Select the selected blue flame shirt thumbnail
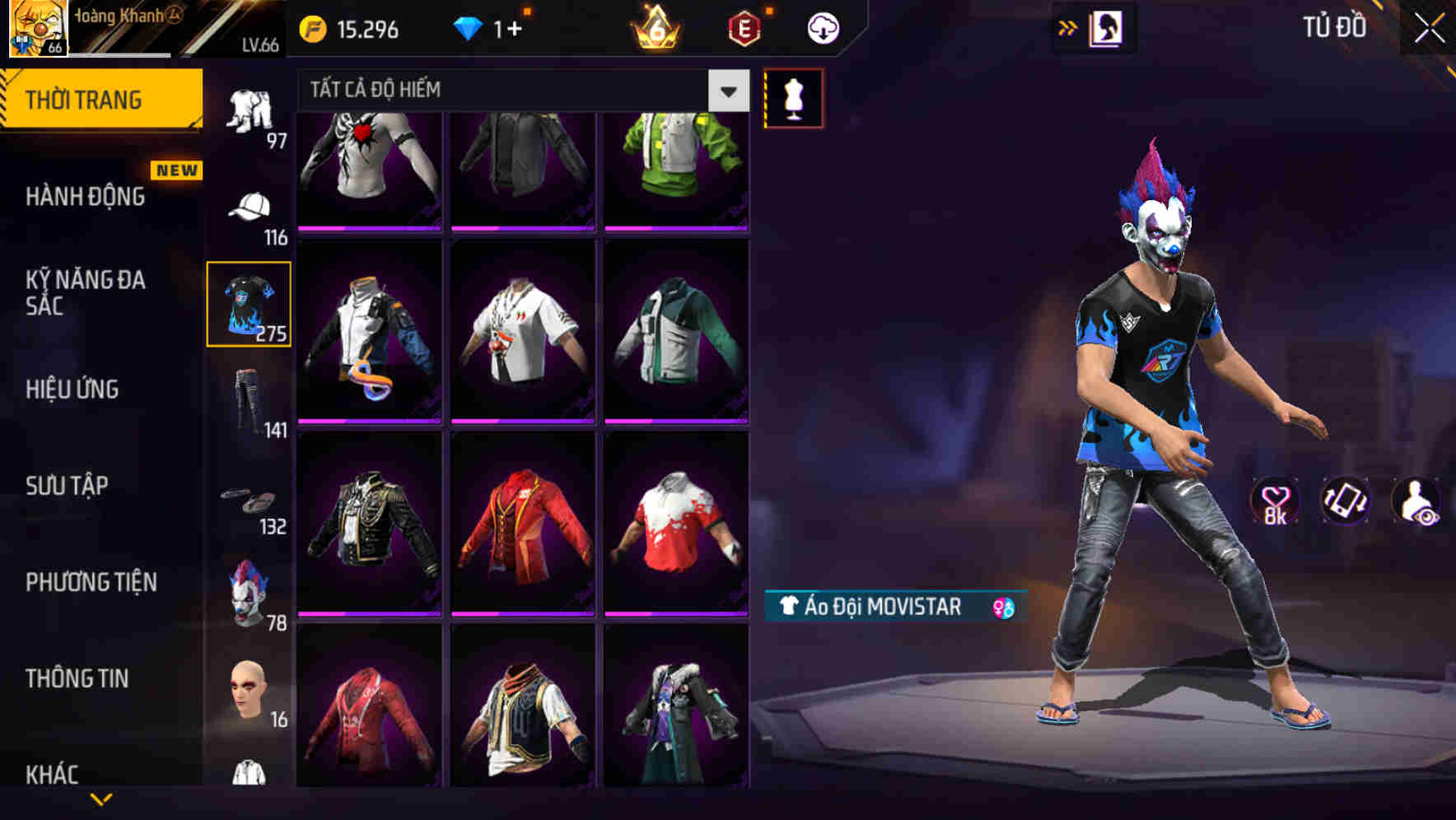The height and width of the screenshot is (820, 1456). [x=250, y=302]
